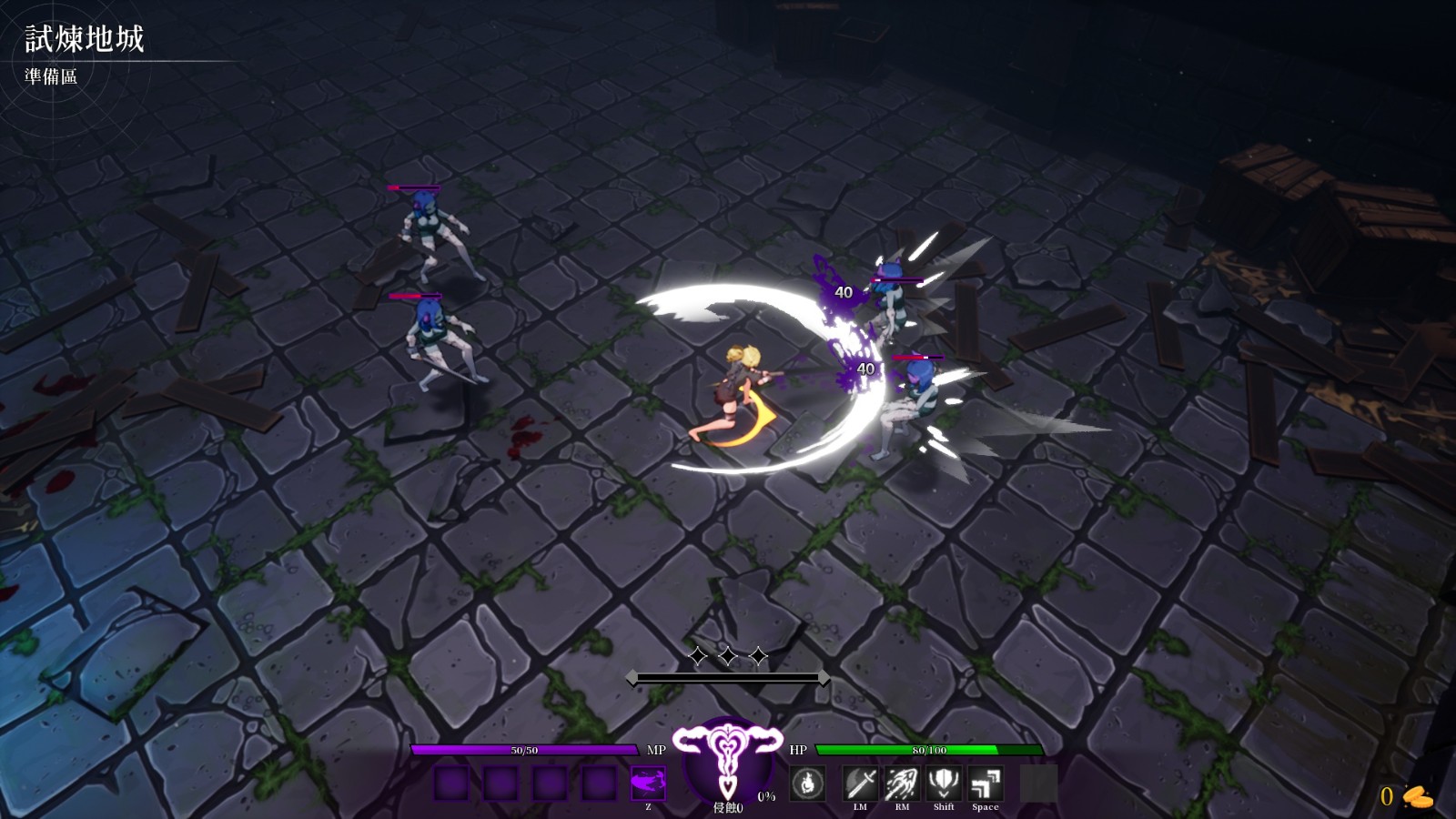Activate the purple Z skill icon
The width and height of the screenshot is (1456, 819).
[648, 783]
